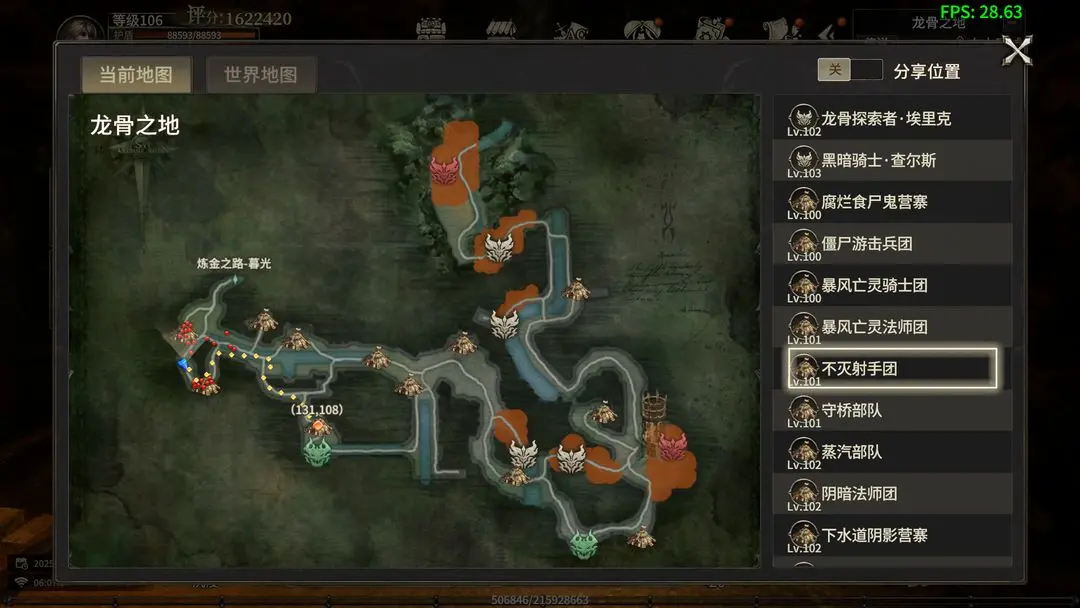This screenshot has width=1080, height=608.
Task: Select 龙骨探索者·埃里克 in the list
Action: click(x=892, y=119)
